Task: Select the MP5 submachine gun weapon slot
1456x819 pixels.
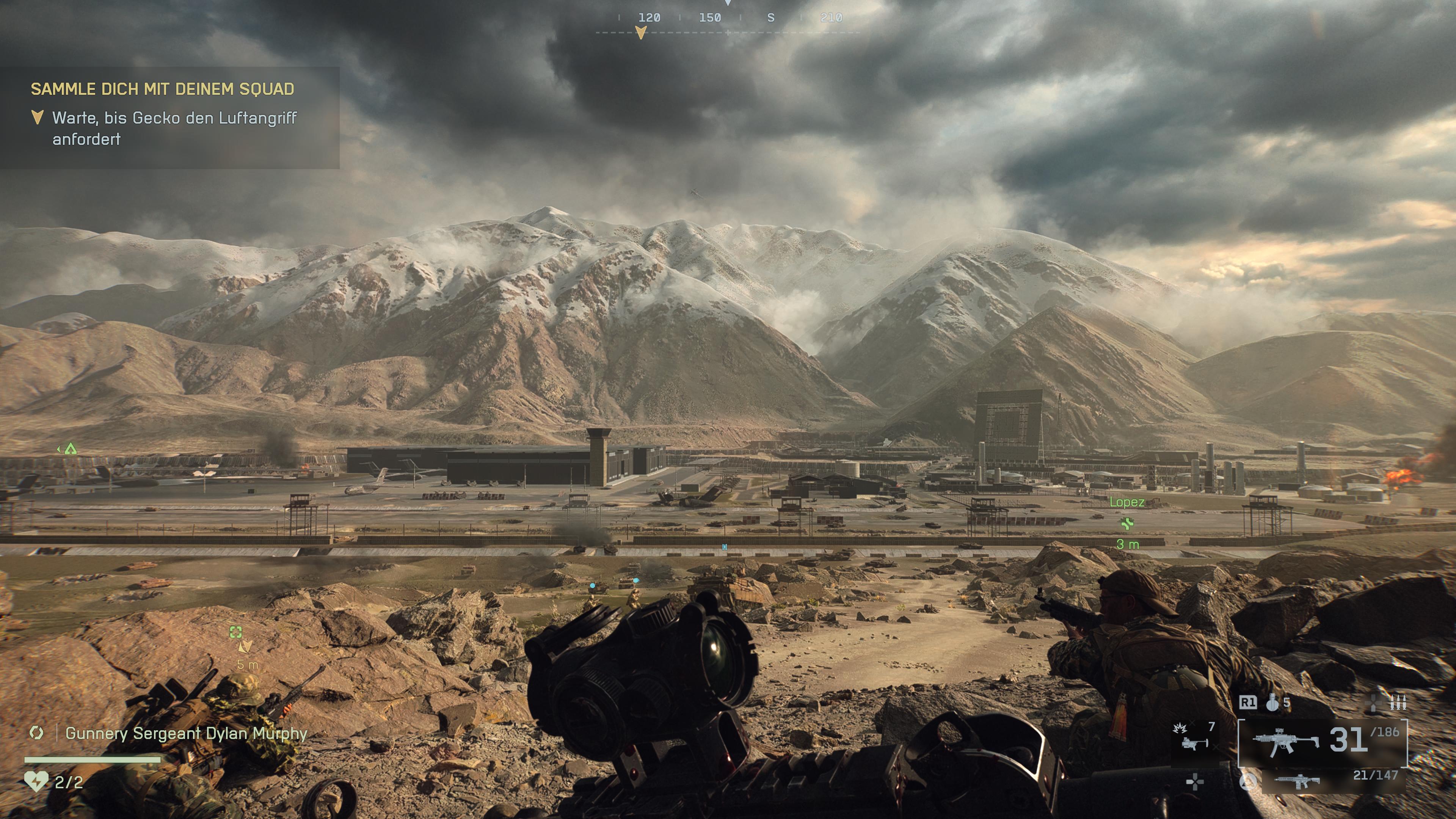Action: (1285, 741)
